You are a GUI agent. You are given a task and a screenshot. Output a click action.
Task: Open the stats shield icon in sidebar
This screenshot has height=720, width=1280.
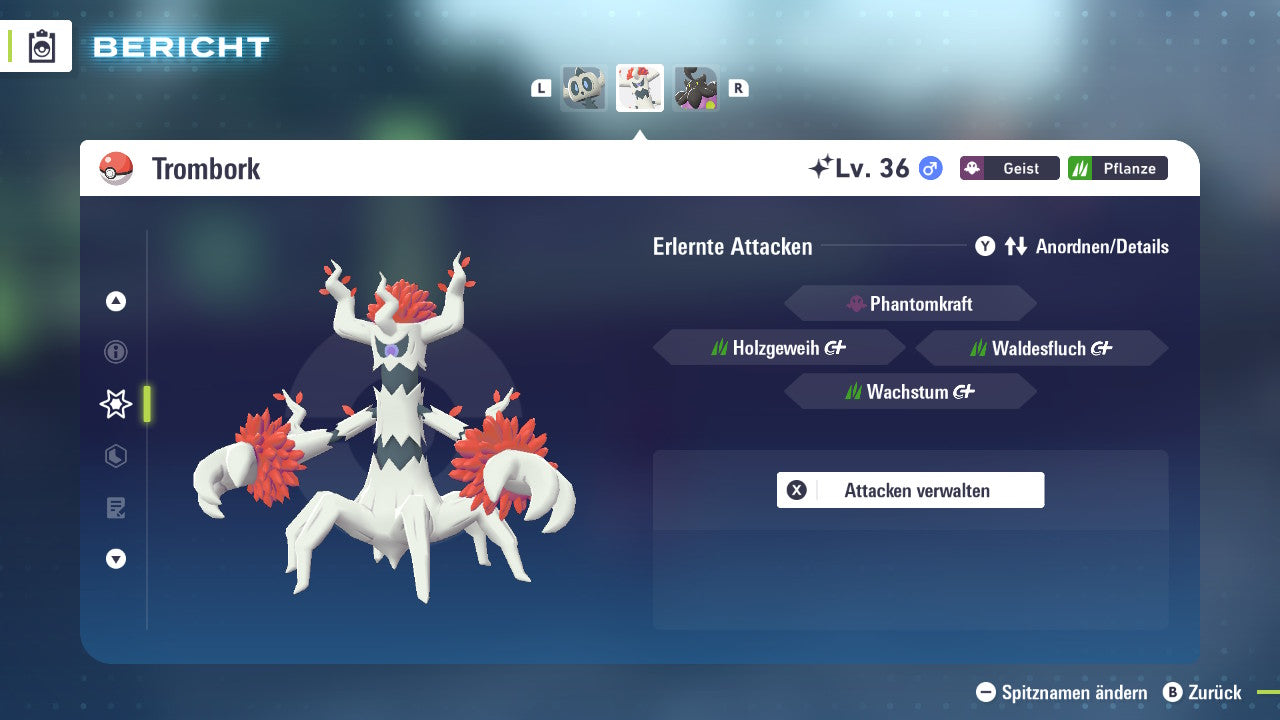115,456
